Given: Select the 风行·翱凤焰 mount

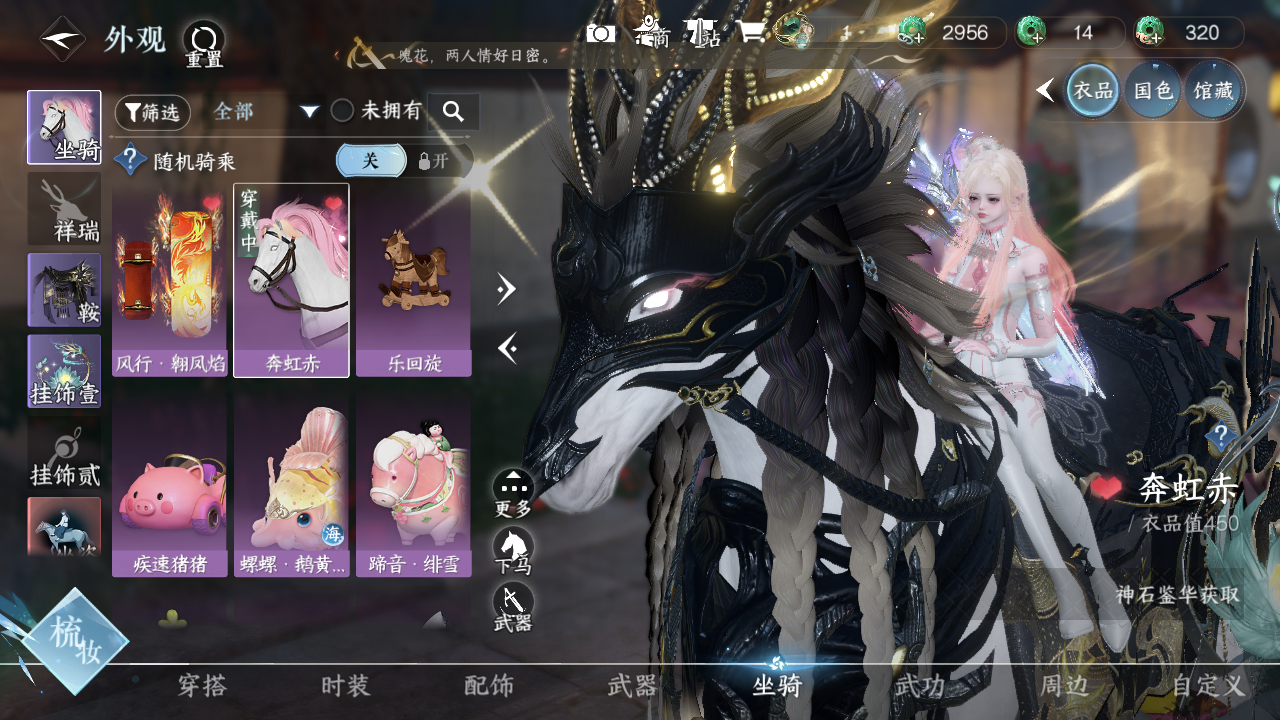Looking at the screenshot, I should [170, 280].
